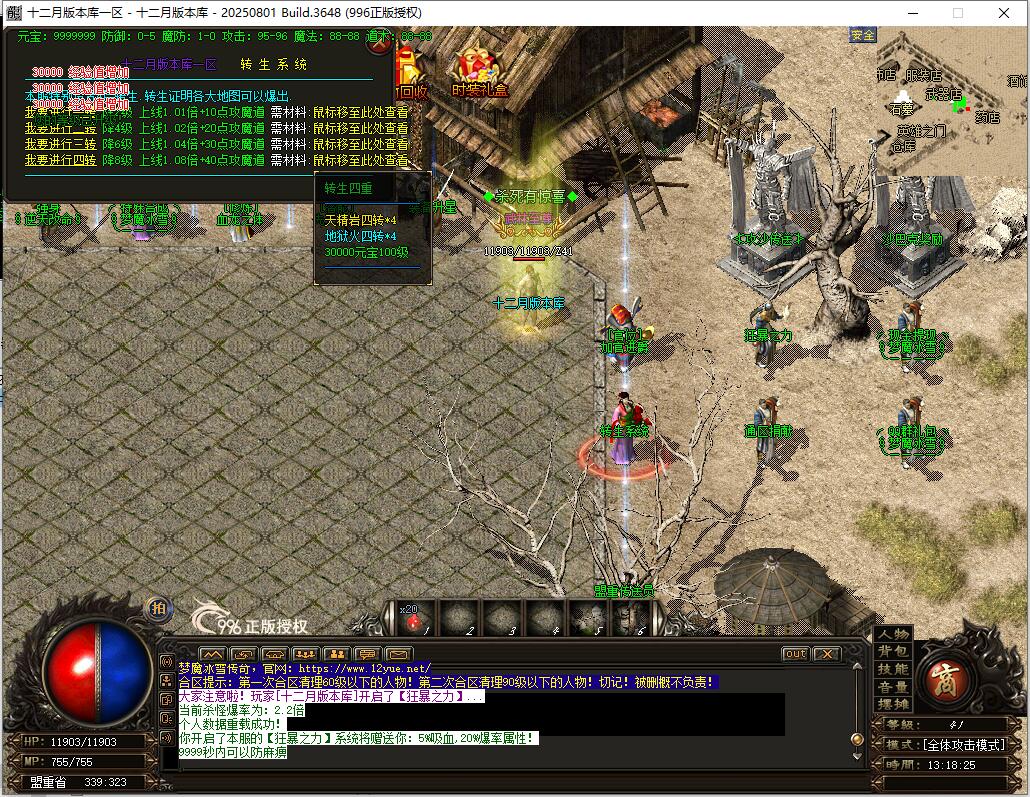
Task: Open the website link in chat
Action: click(x=364, y=668)
